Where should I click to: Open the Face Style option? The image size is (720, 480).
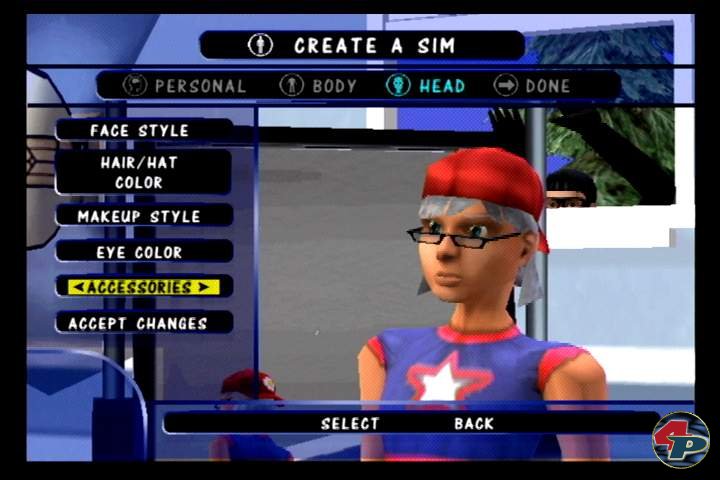[x=140, y=131]
